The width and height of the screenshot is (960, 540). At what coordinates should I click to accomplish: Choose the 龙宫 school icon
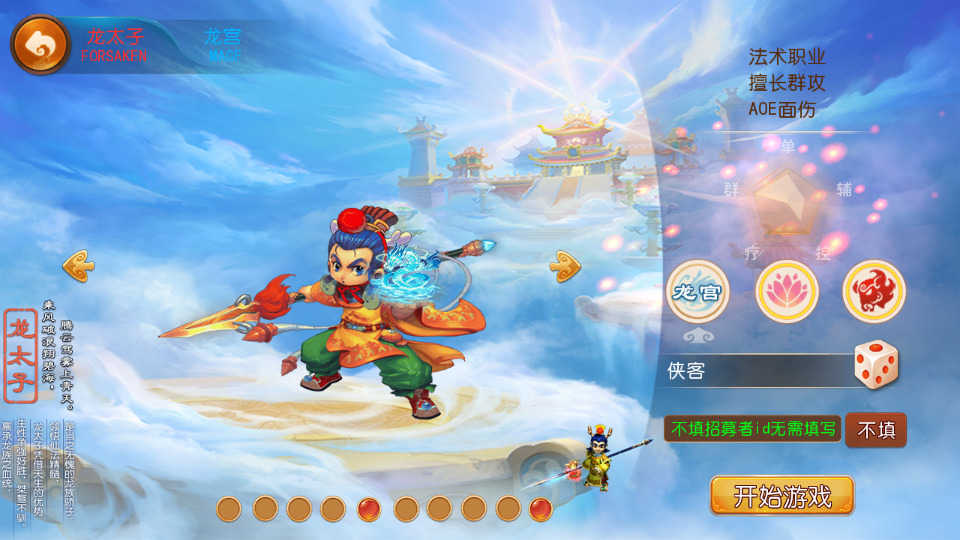tap(698, 291)
